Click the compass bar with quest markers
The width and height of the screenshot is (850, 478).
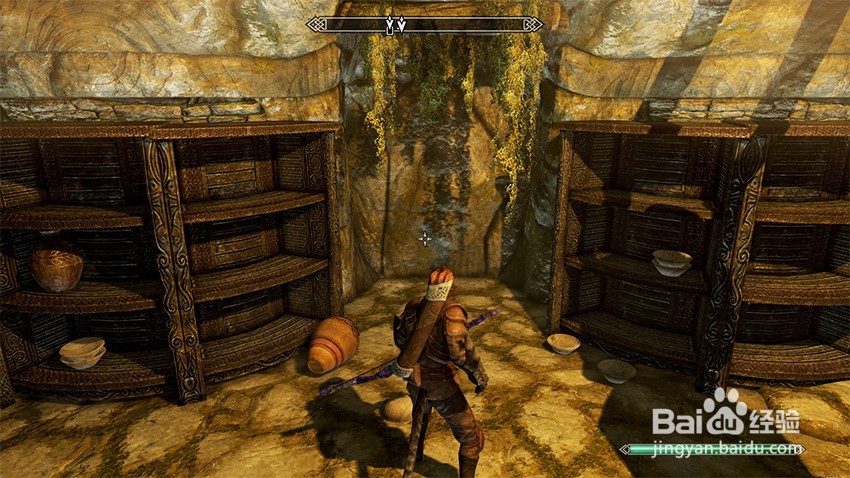(x=425, y=25)
